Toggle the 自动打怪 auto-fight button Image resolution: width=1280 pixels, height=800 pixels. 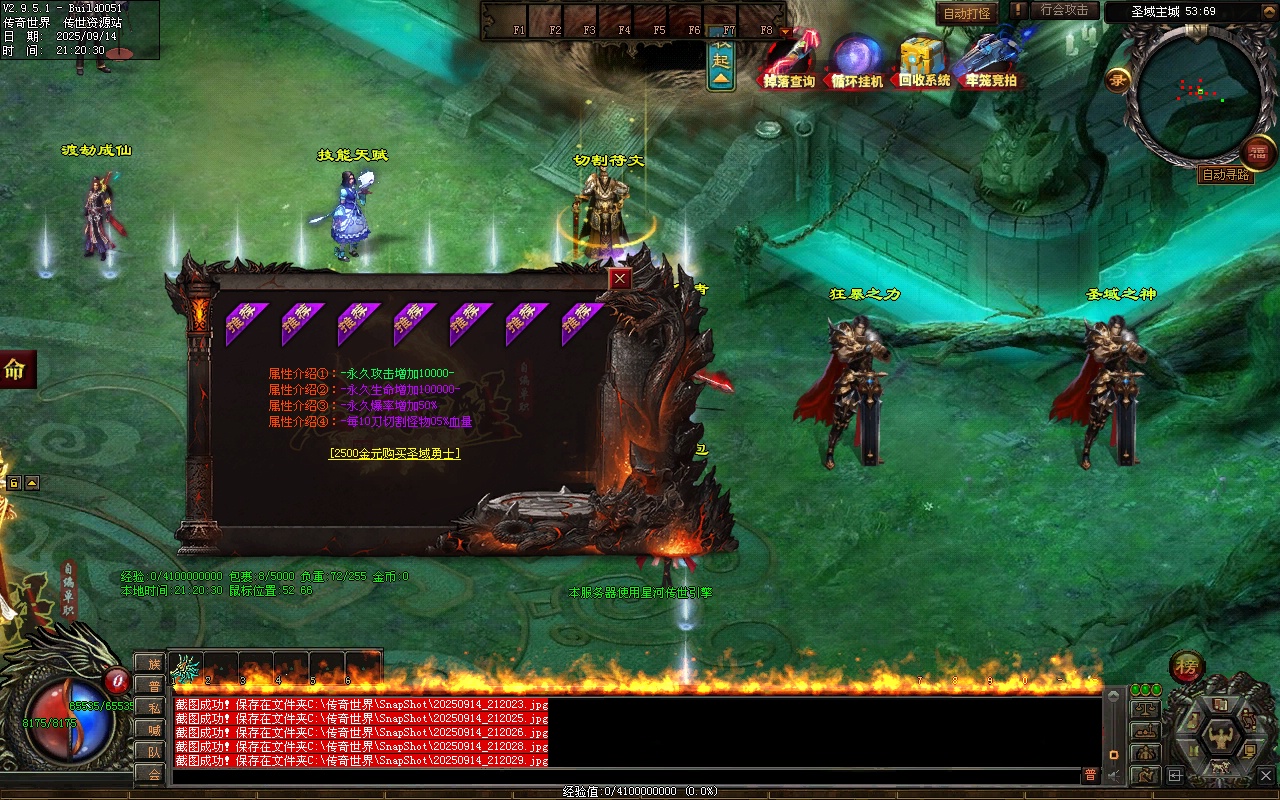pos(967,14)
